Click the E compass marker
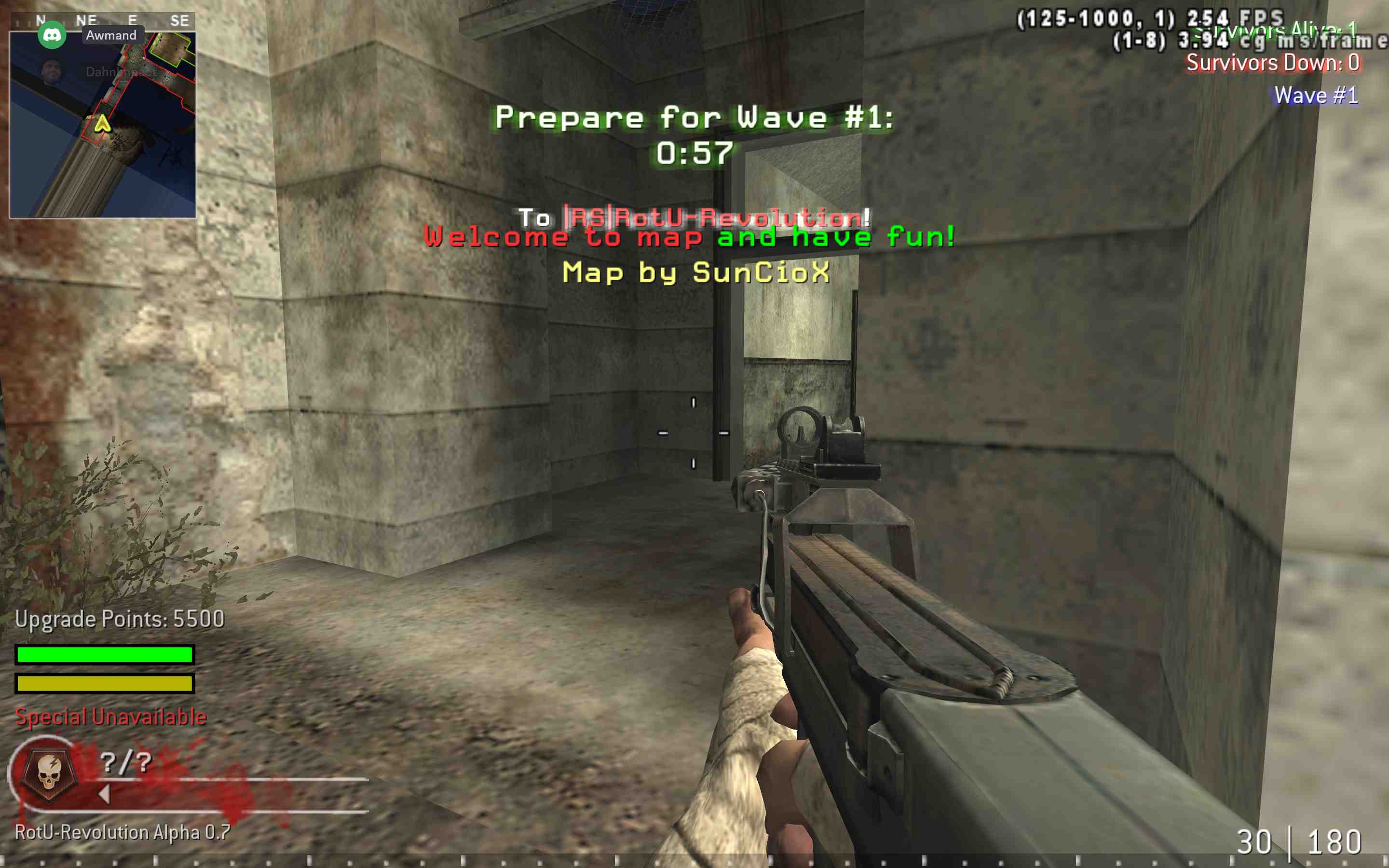 (x=132, y=18)
